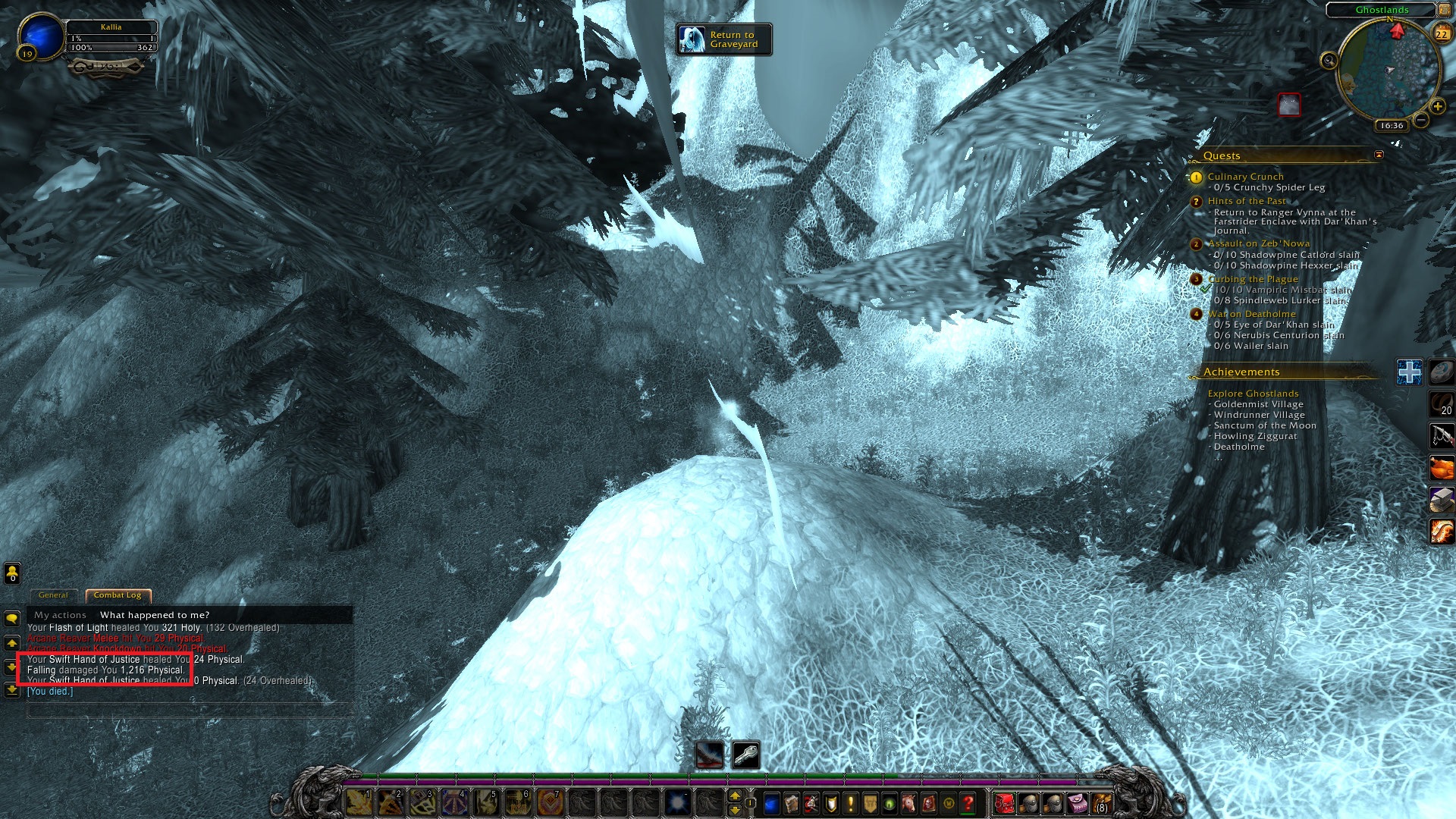Click the ghost debuff icon
Image resolution: width=1456 pixels, height=819 pixels.
[x=1289, y=105]
